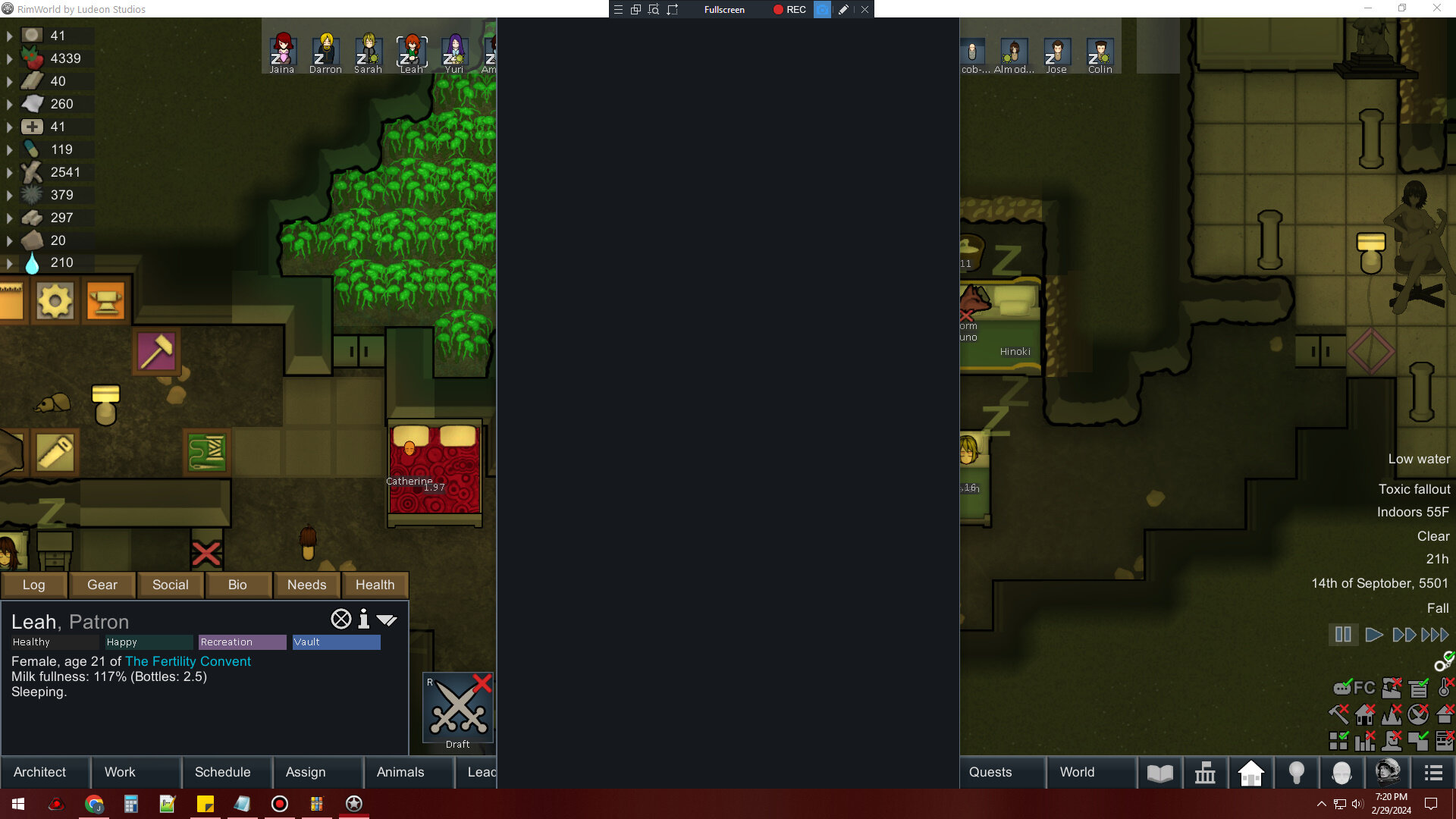Click Leah's Happy mood bar

(x=149, y=642)
